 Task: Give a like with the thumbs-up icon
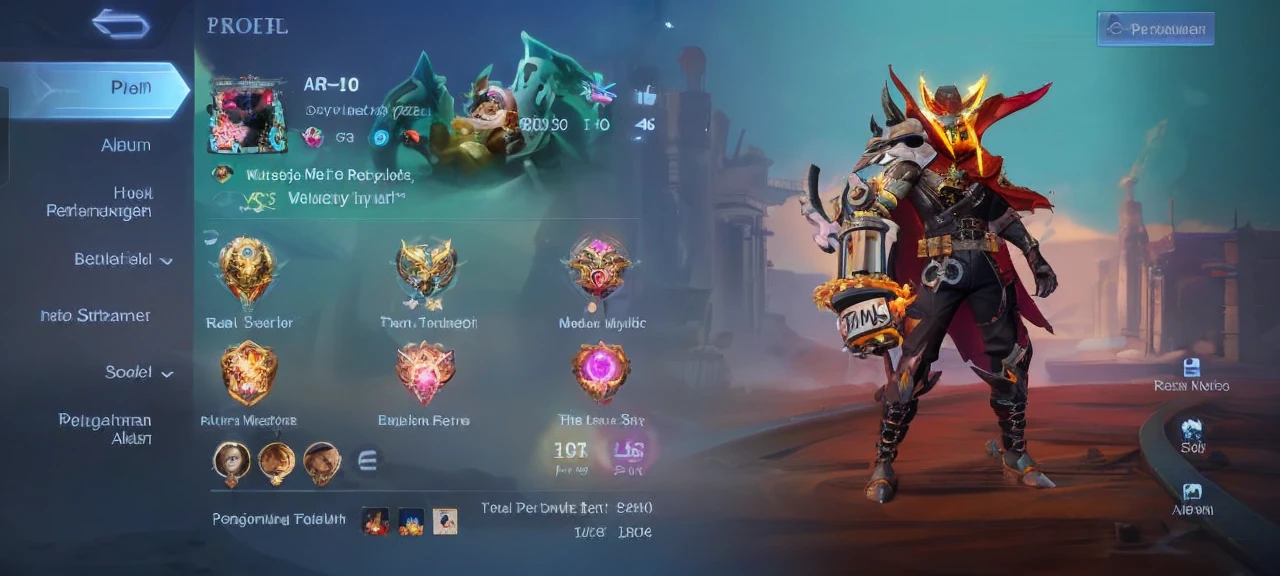[x=645, y=96]
